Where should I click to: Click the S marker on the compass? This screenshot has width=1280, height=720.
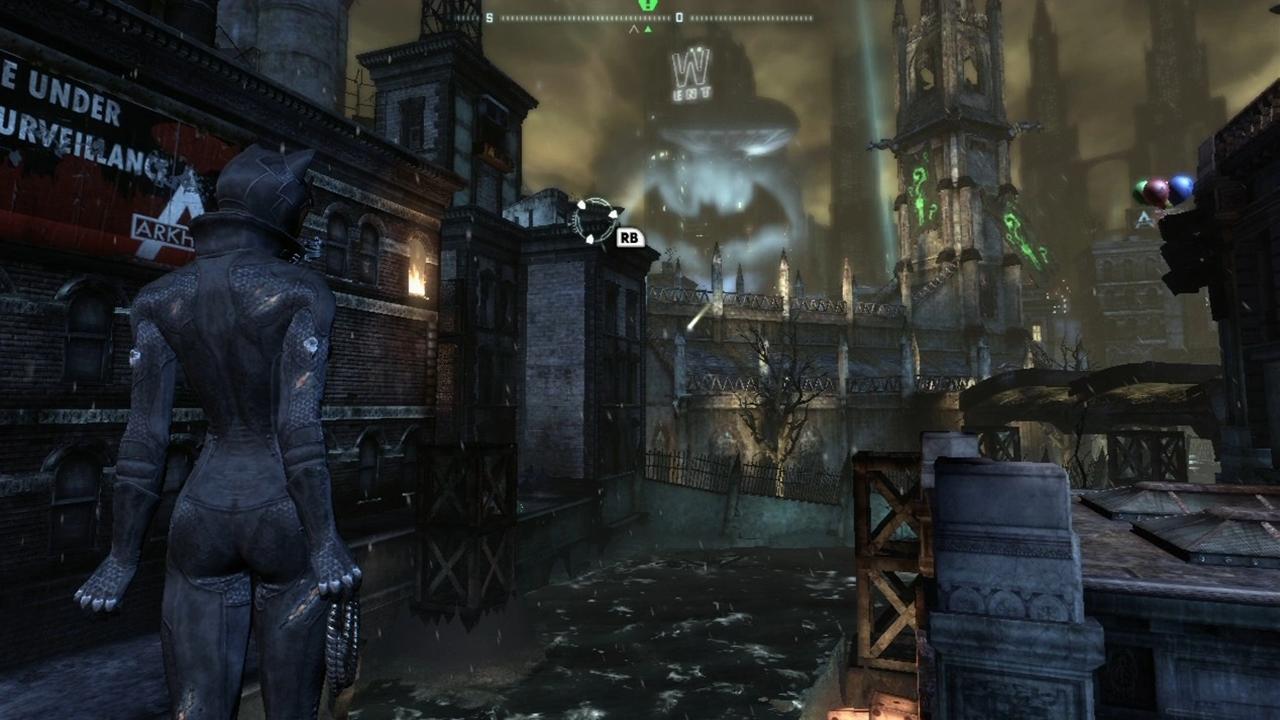[488, 16]
